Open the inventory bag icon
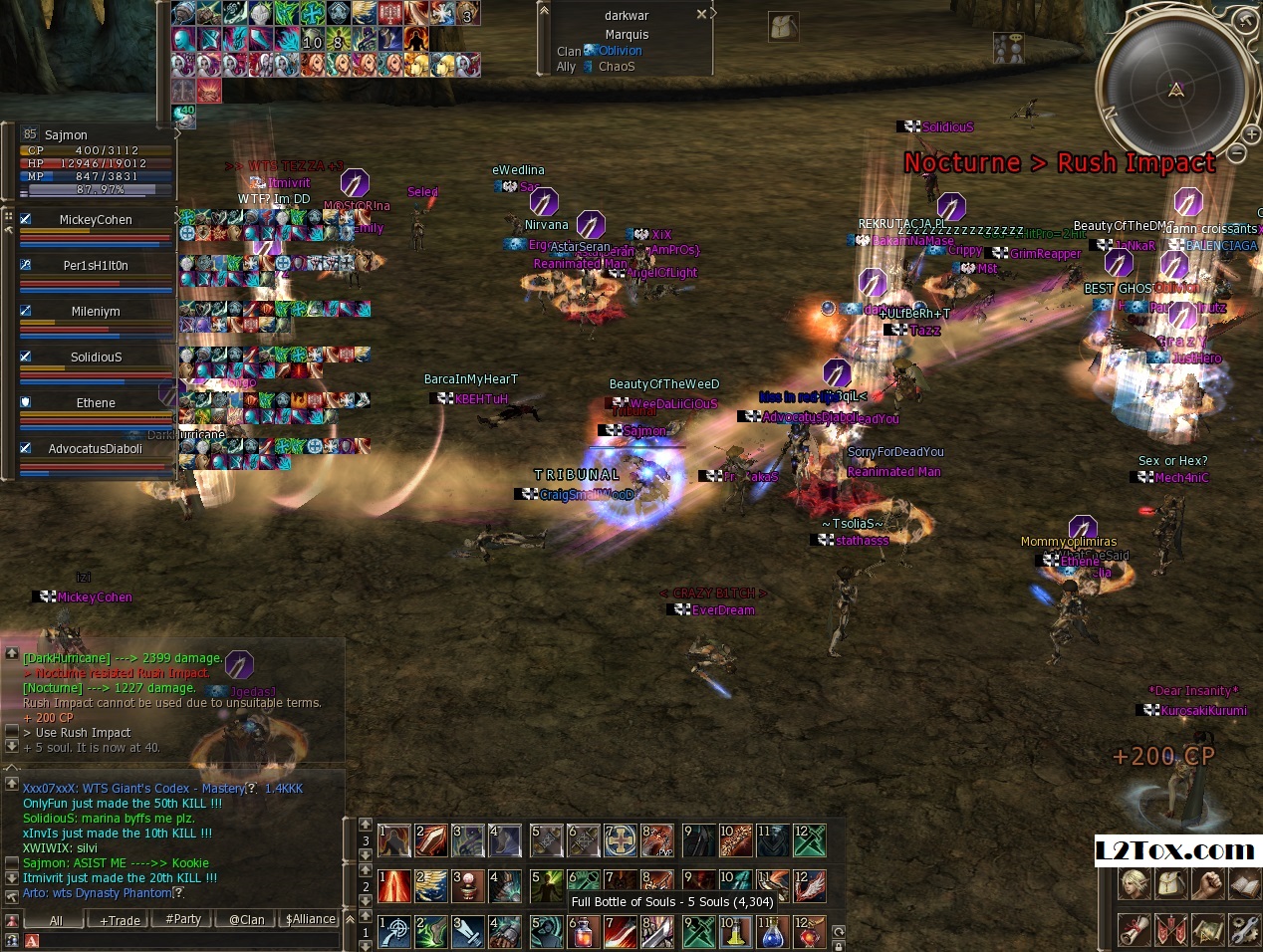The height and width of the screenshot is (952, 1263). click(x=1170, y=883)
